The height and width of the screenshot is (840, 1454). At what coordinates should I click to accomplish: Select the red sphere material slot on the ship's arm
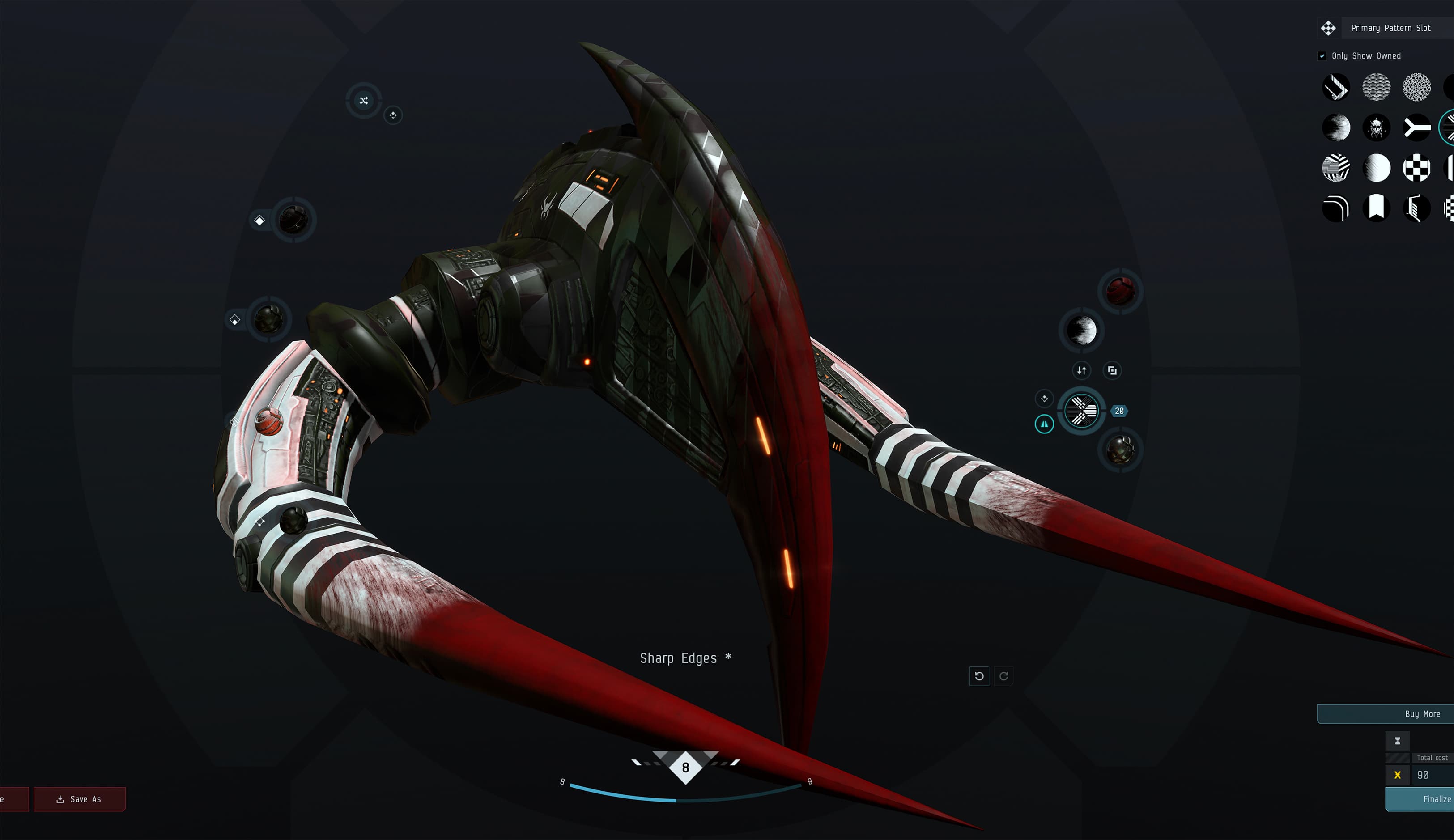coord(268,421)
